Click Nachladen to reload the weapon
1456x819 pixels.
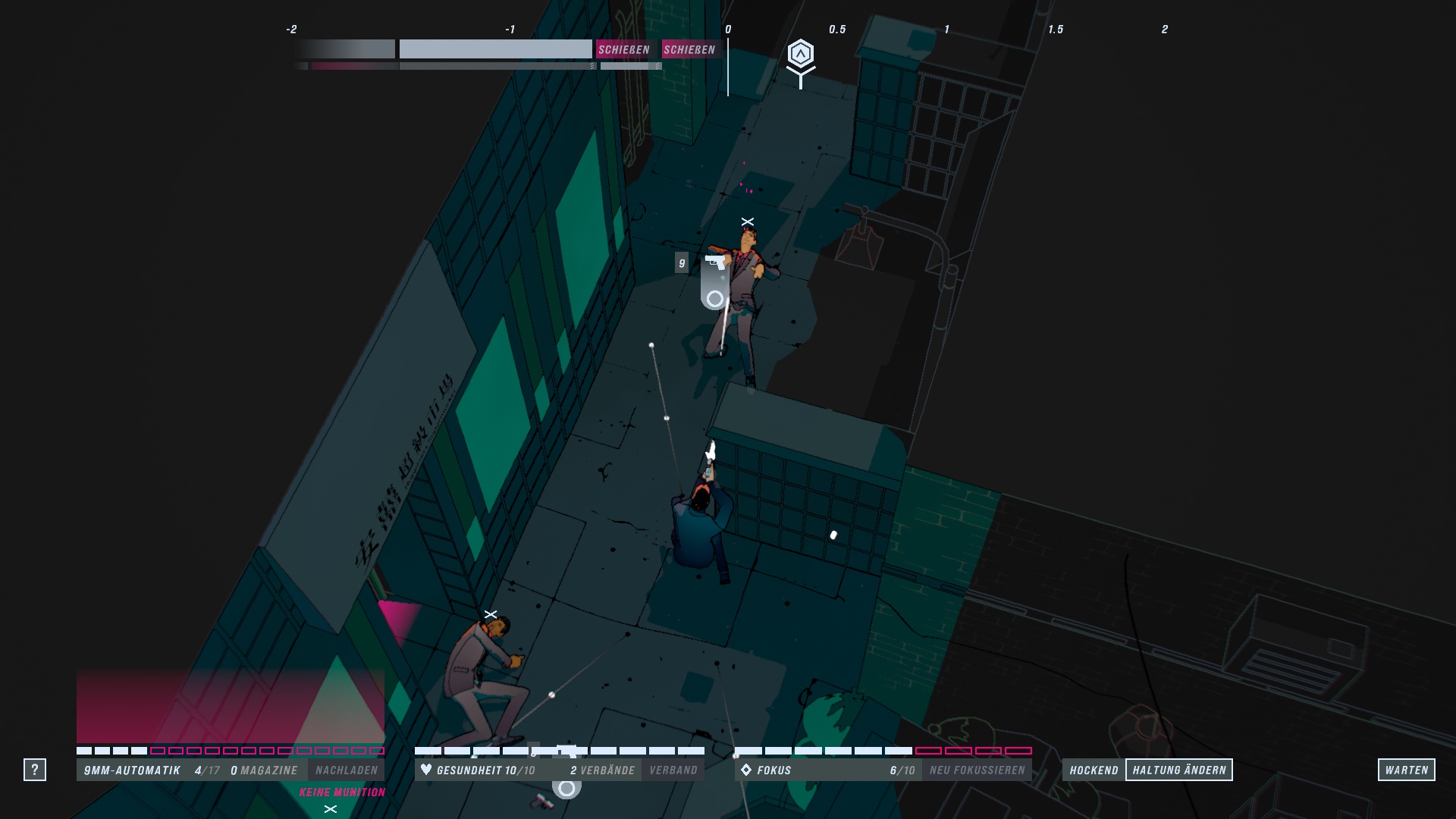[x=348, y=769]
